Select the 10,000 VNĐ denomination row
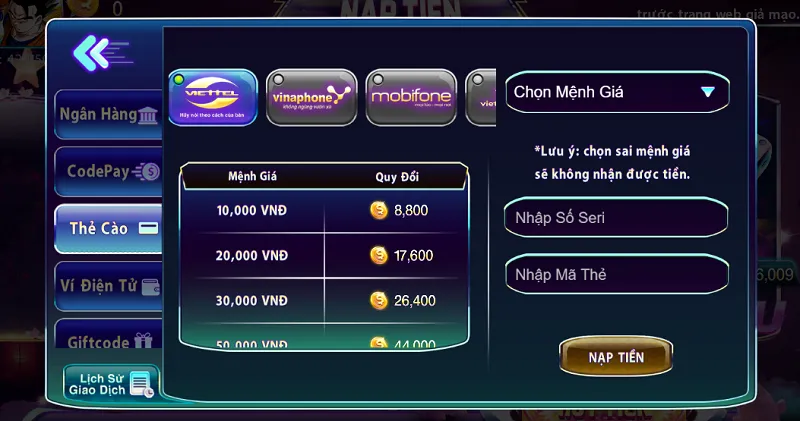The width and height of the screenshot is (800, 421). coord(322,211)
